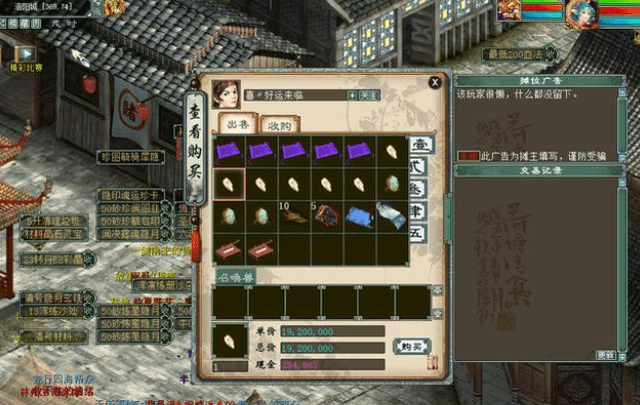Click the 更多 button in trade records
Viewport: 640px width, 405px height.
(x=605, y=355)
